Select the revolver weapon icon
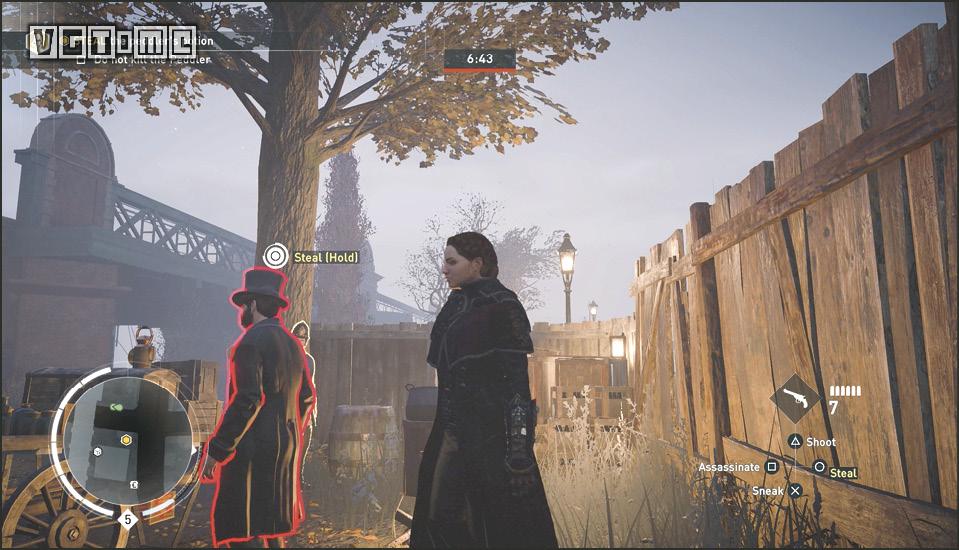The image size is (959, 550). (796, 399)
